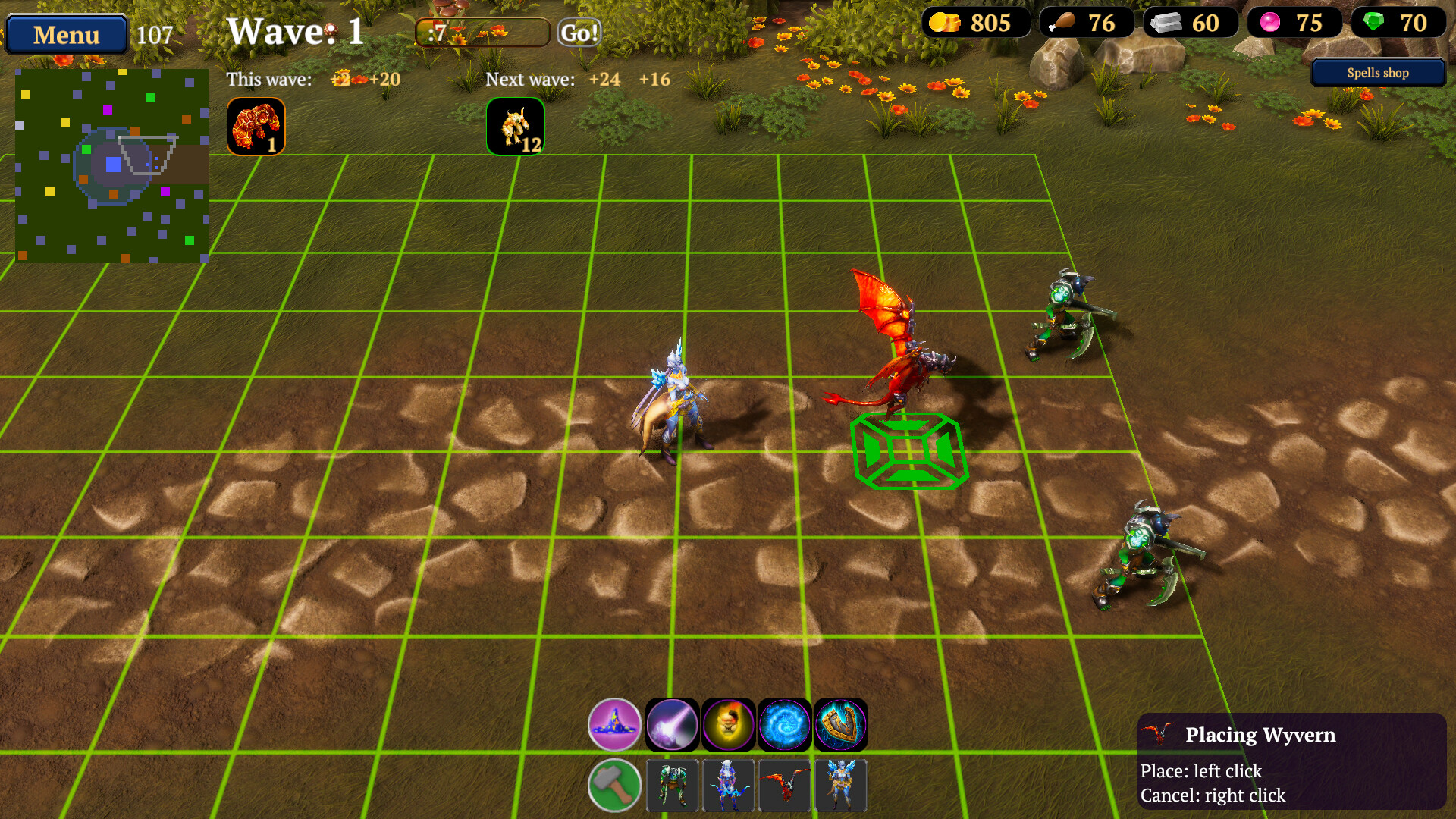Open the Spells shop
This screenshot has width=1456, height=819.
click(x=1377, y=73)
